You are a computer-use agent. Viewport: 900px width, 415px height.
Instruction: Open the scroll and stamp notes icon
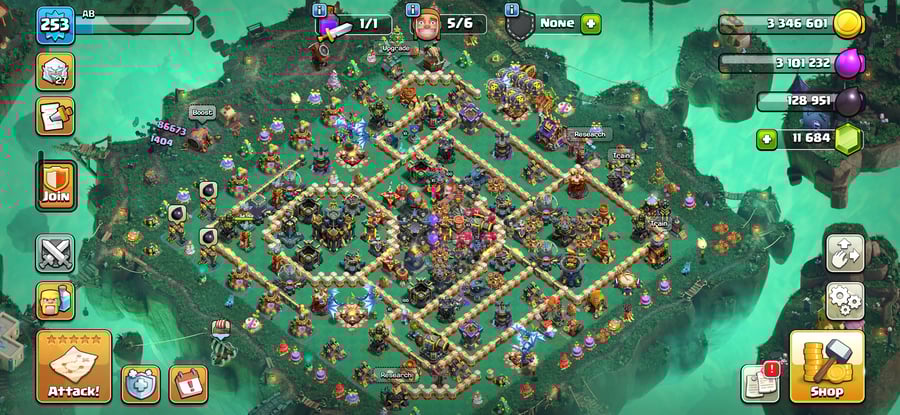click(x=56, y=116)
